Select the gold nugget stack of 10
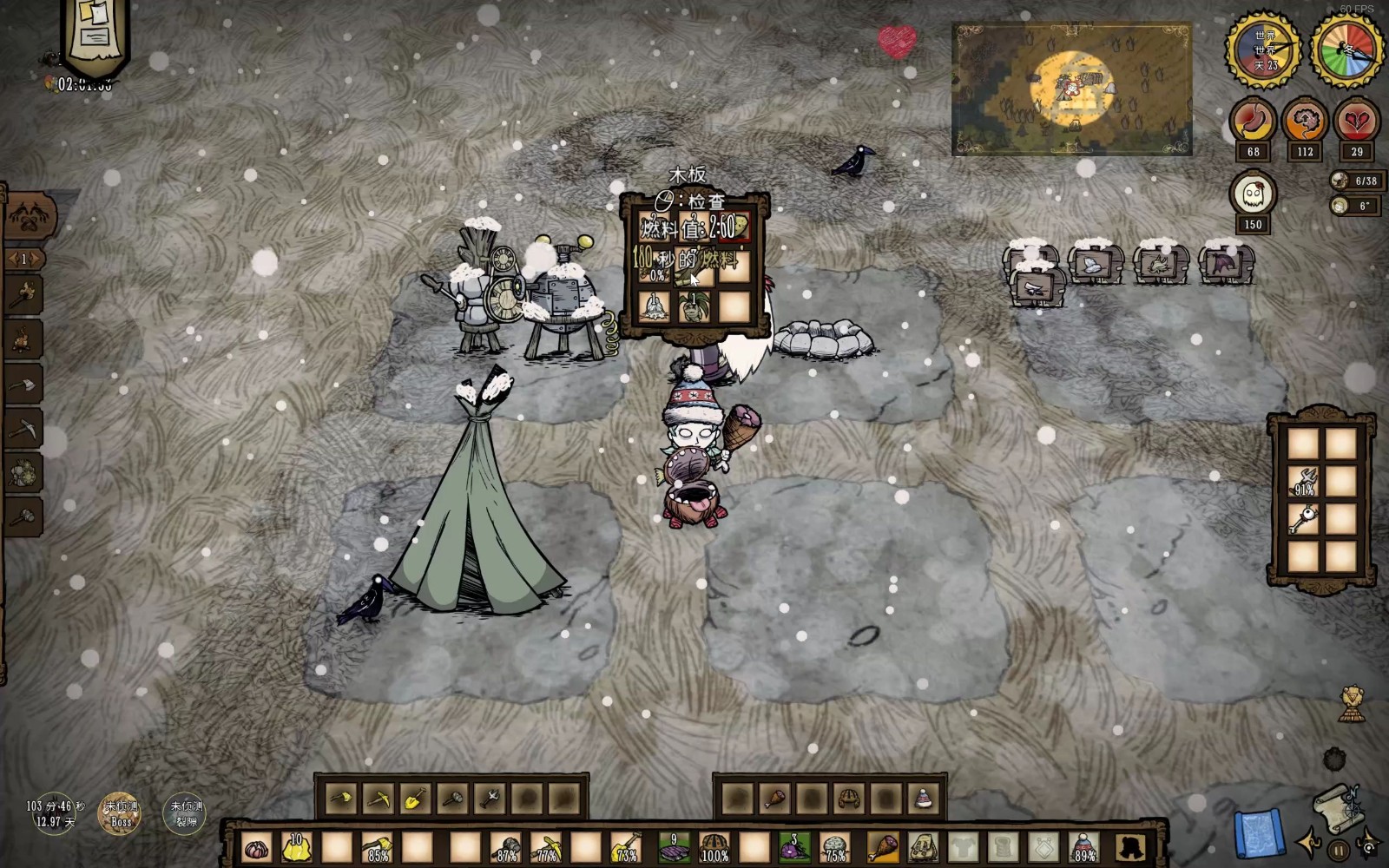The width and height of the screenshot is (1389, 868). [297, 847]
